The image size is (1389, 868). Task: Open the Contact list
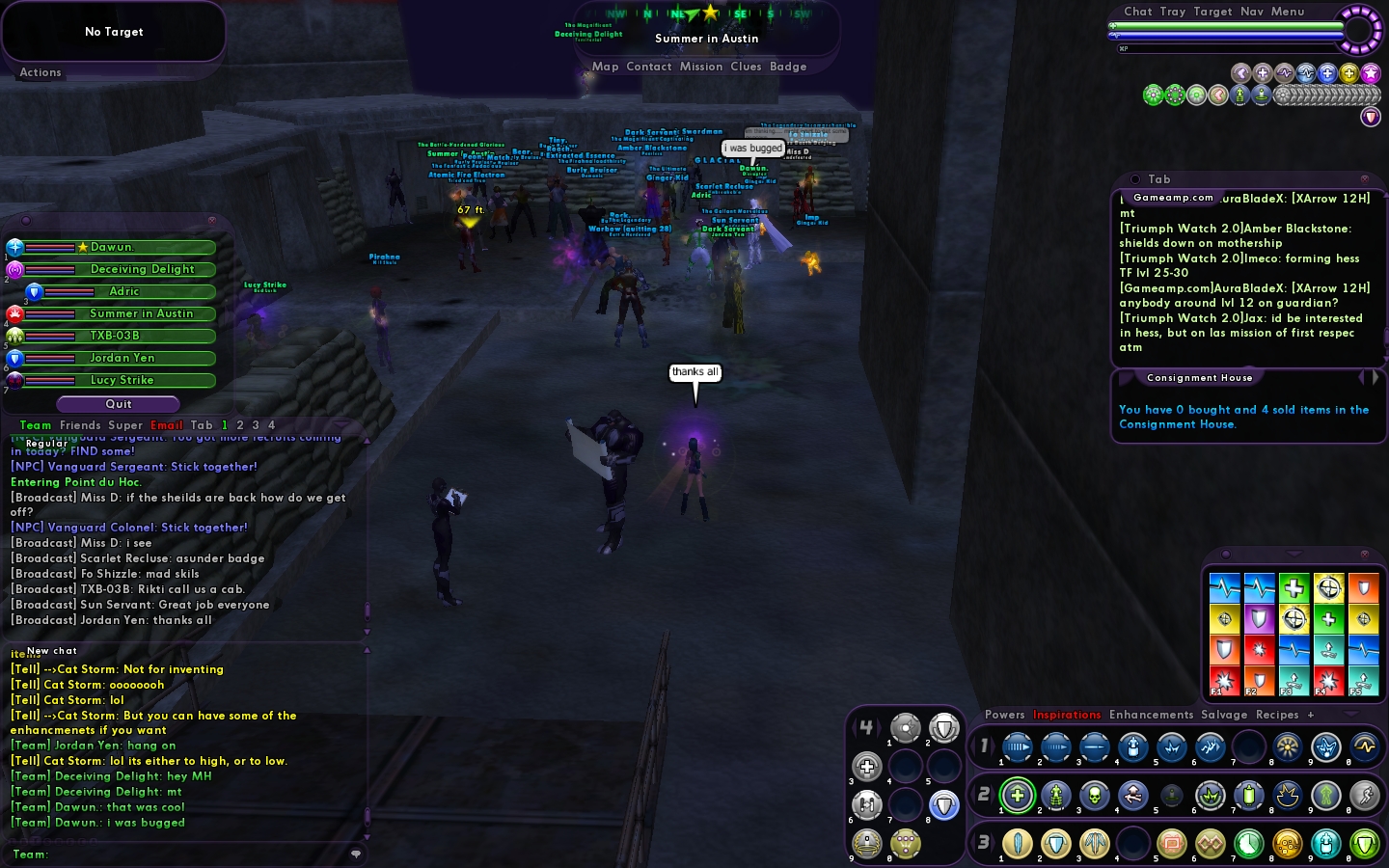pyautogui.click(x=648, y=67)
